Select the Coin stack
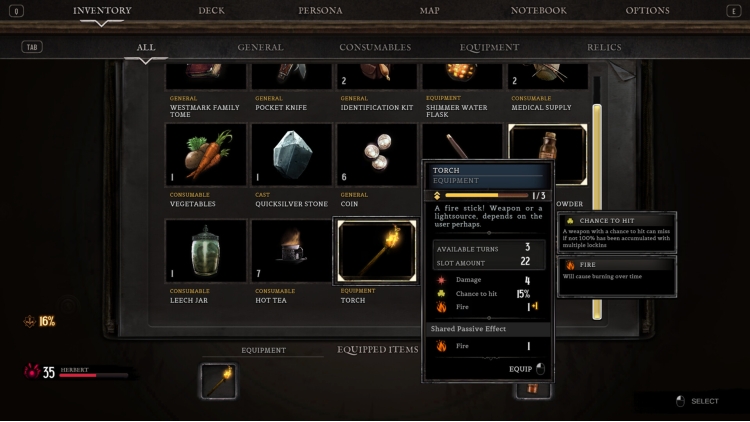The image size is (750, 422). click(377, 155)
